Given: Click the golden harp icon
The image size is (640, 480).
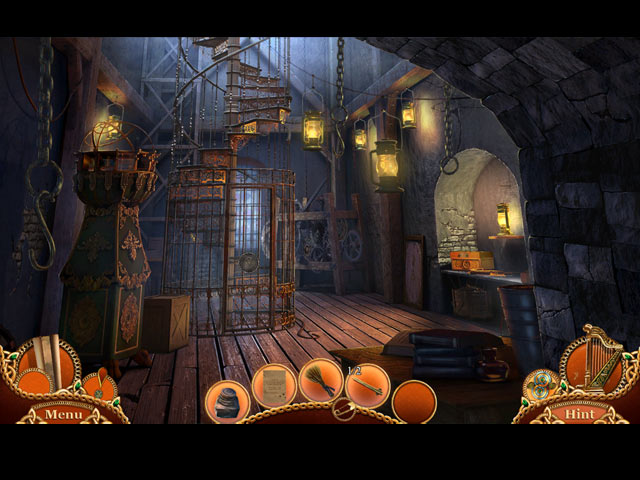Looking at the screenshot, I should (599, 357).
